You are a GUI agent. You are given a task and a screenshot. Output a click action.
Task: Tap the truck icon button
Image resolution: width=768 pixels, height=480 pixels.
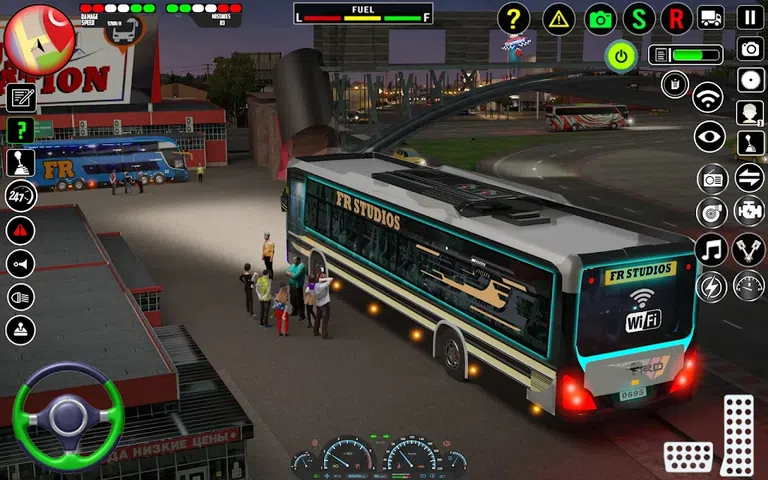pos(711,17)
